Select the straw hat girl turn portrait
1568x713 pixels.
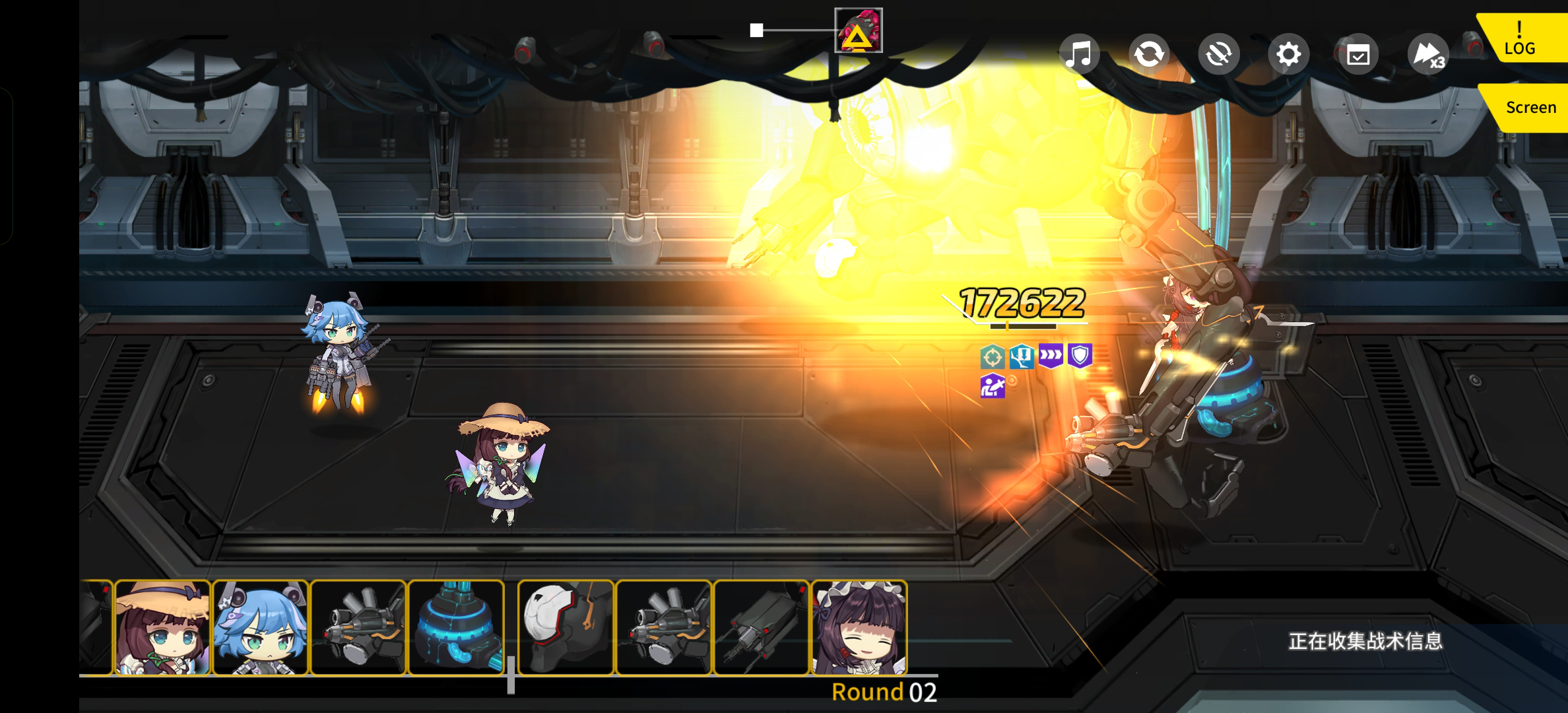click(x=162, y=627)
